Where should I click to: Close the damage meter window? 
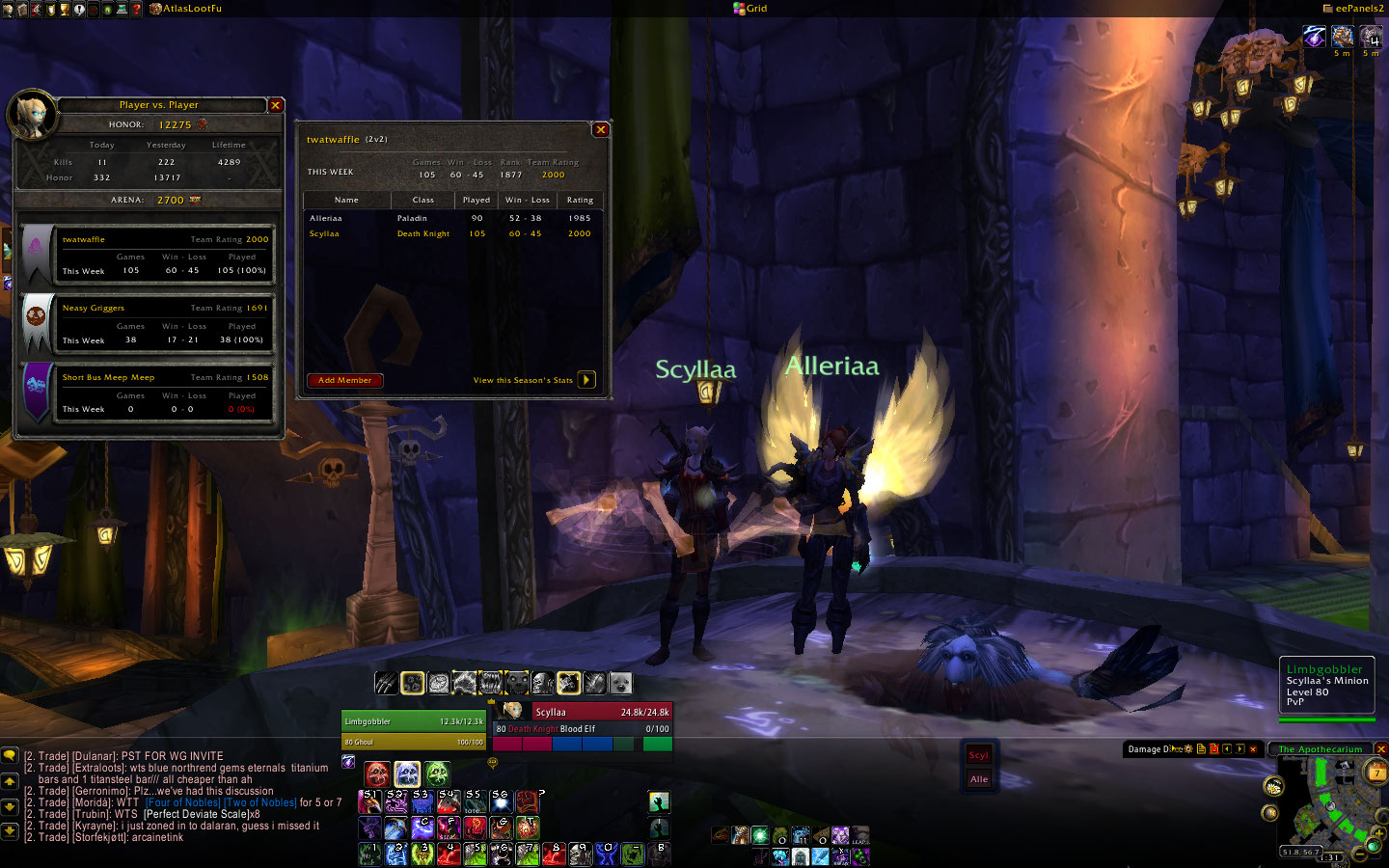click(1253, 749)
